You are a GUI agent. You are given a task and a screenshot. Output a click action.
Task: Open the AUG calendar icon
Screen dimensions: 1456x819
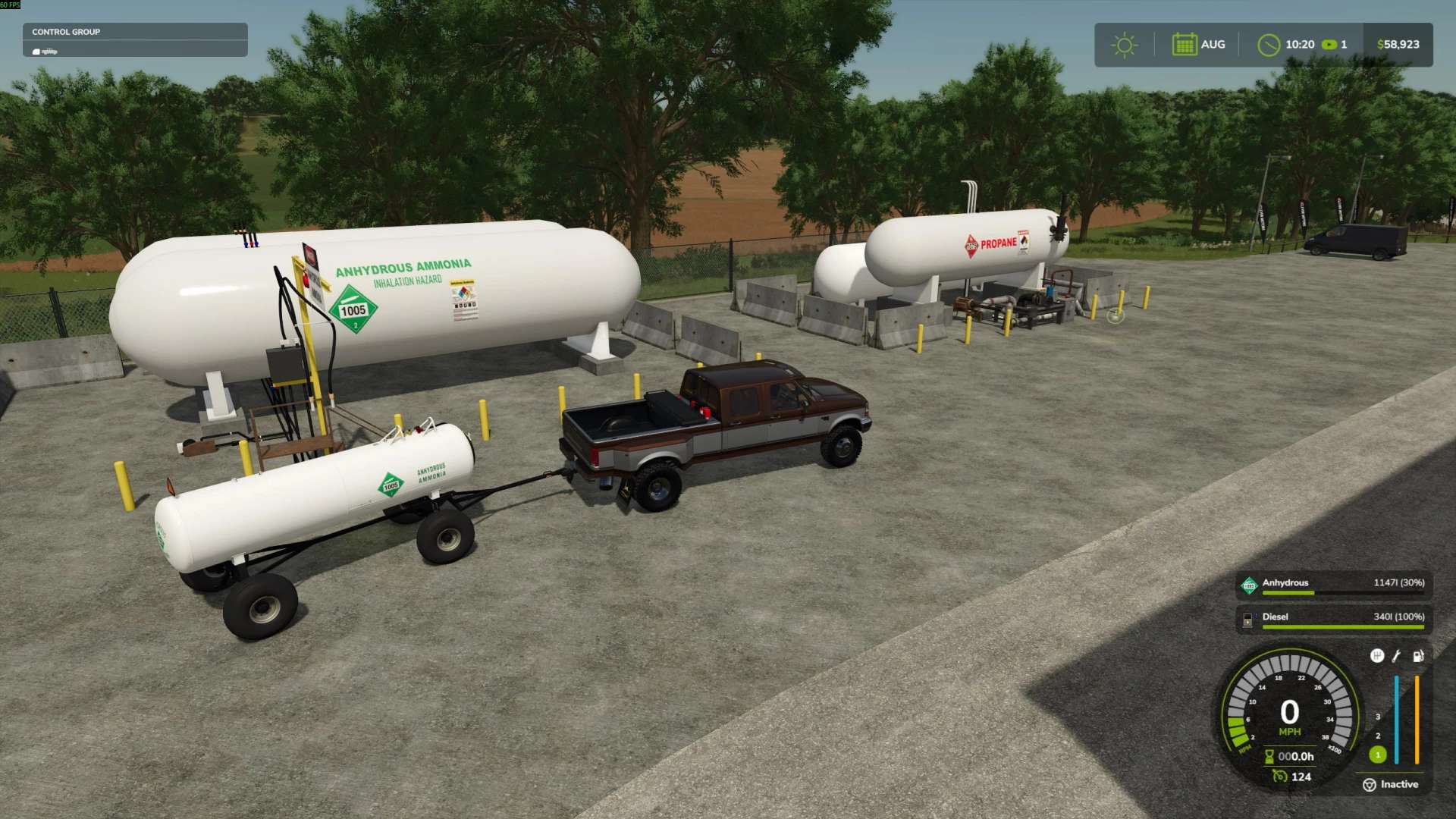[x=1185, y=44]
